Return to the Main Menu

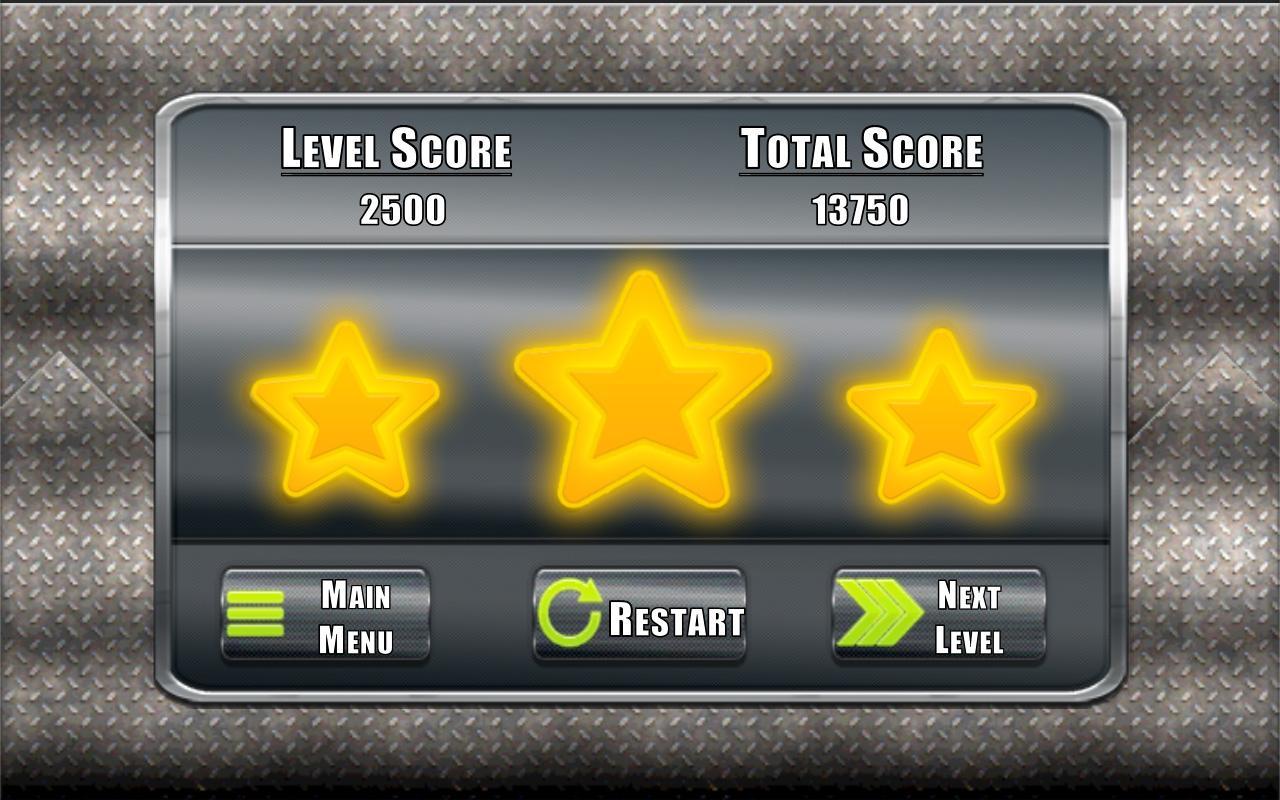(325, 616)
